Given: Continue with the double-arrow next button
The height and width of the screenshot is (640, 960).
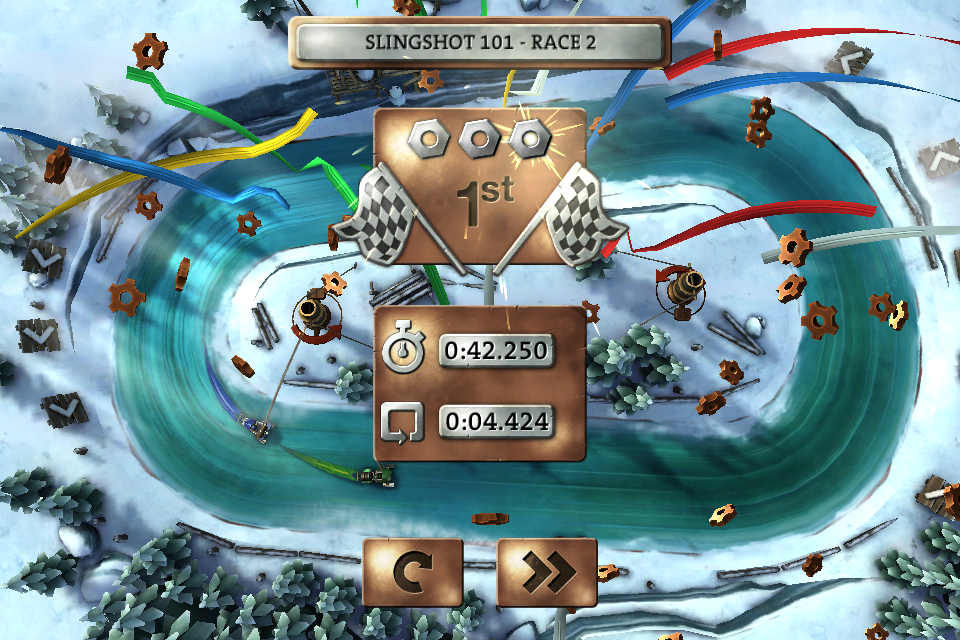Looking at the screenshot, I should point(546,572).
